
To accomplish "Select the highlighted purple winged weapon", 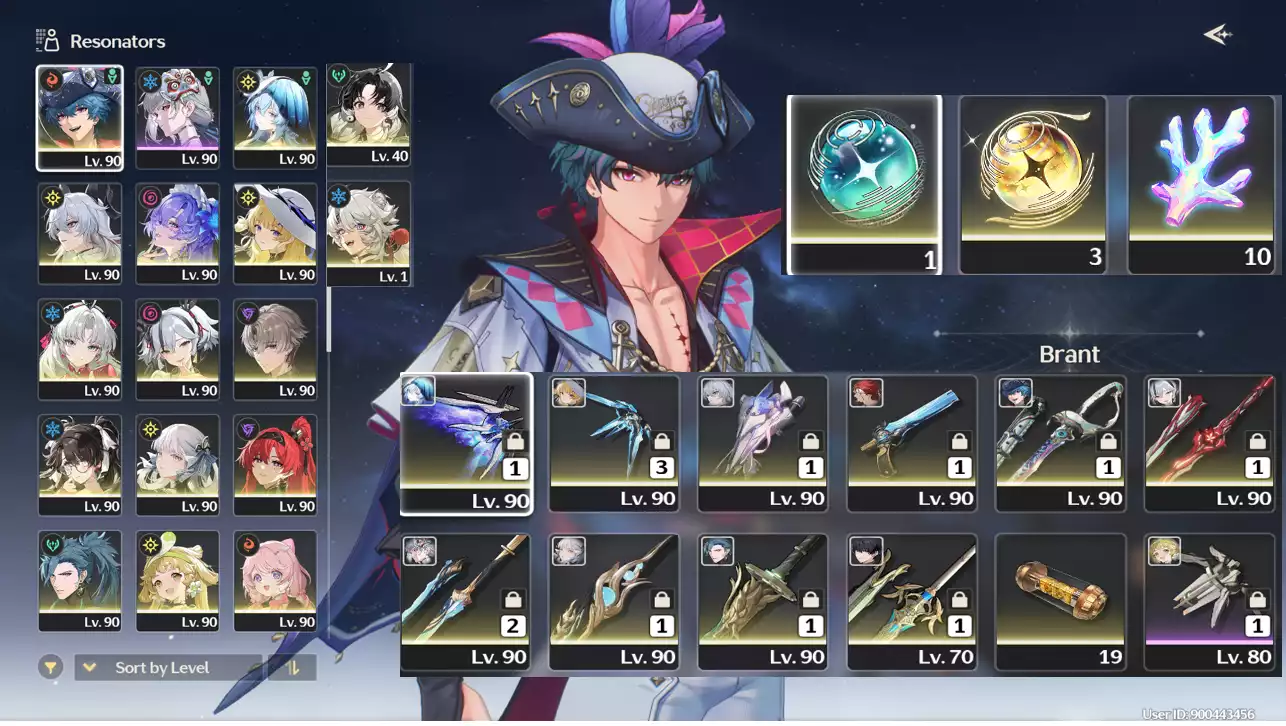I will [466, 443].
